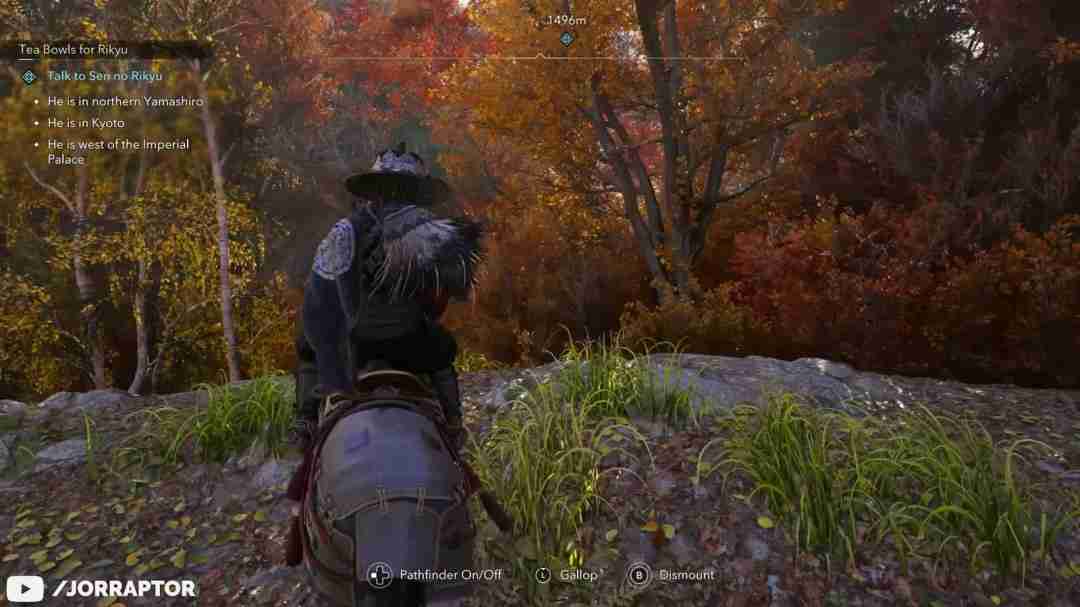This screenshot has width=1080, height=607.
Task: Click the compass objective marker below 1496m
Action: point(566,39)
